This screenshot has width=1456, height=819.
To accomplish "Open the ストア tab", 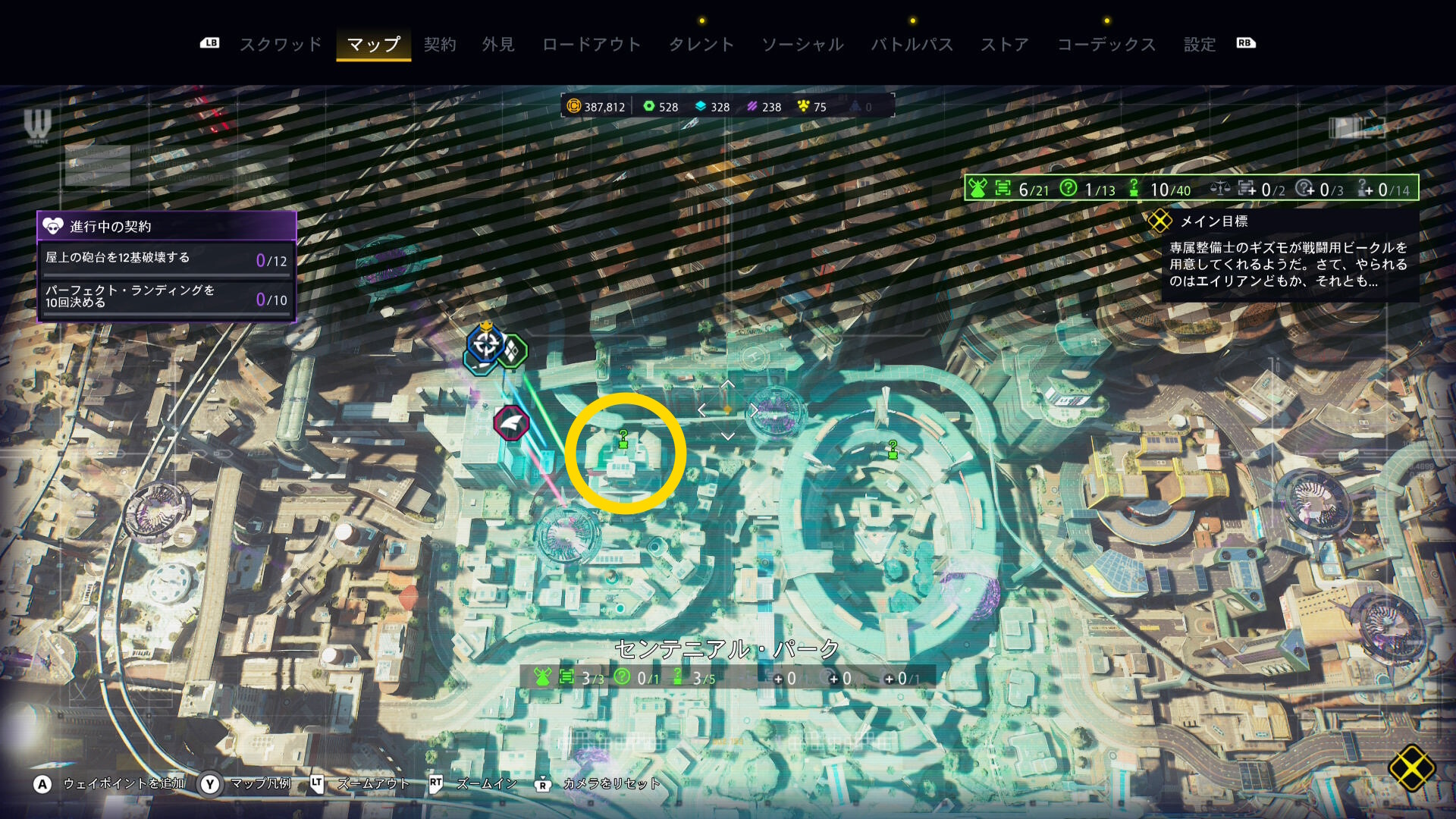I will tap(1005, 45).
